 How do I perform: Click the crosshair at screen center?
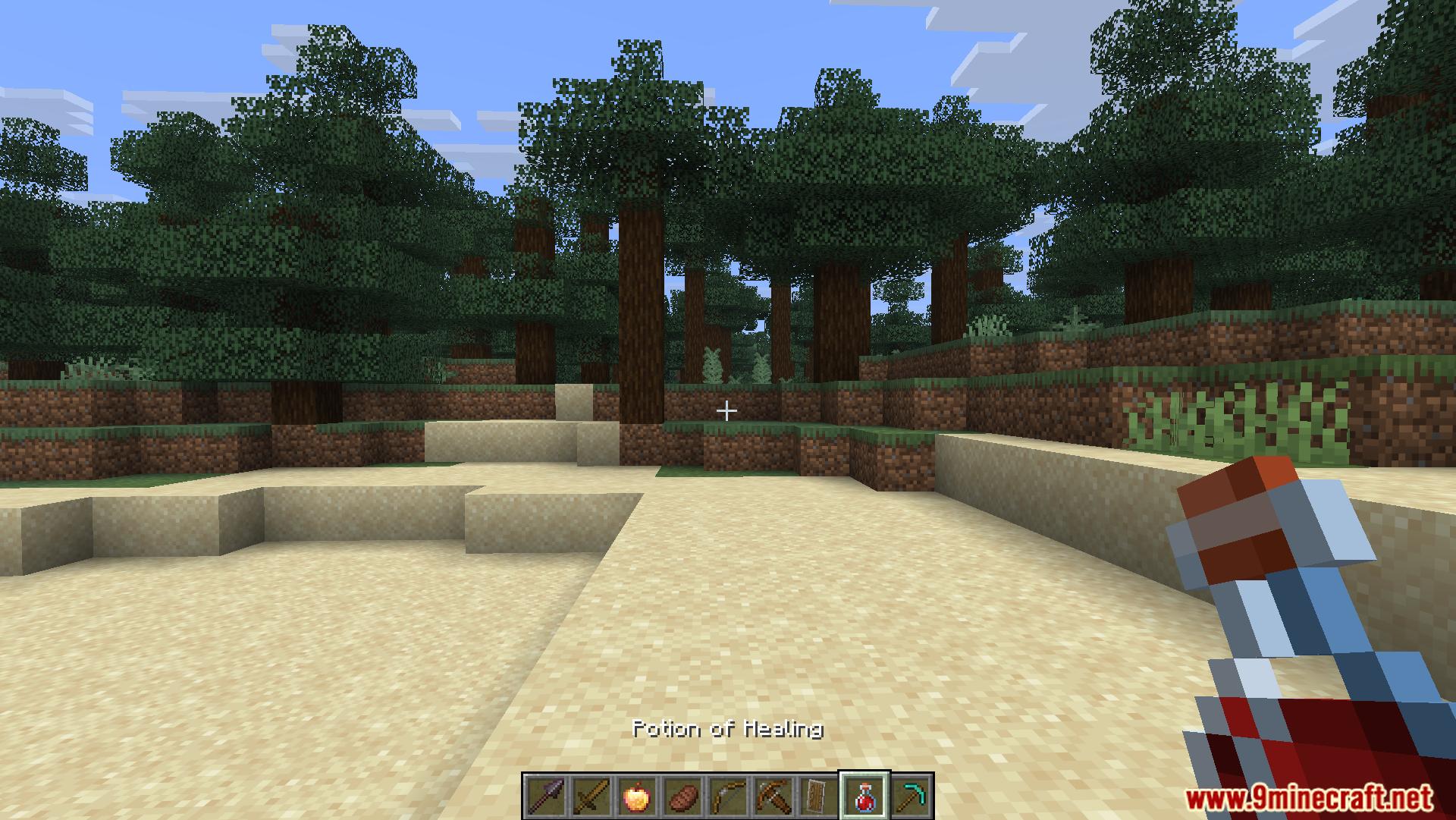(x=727, y=410)
